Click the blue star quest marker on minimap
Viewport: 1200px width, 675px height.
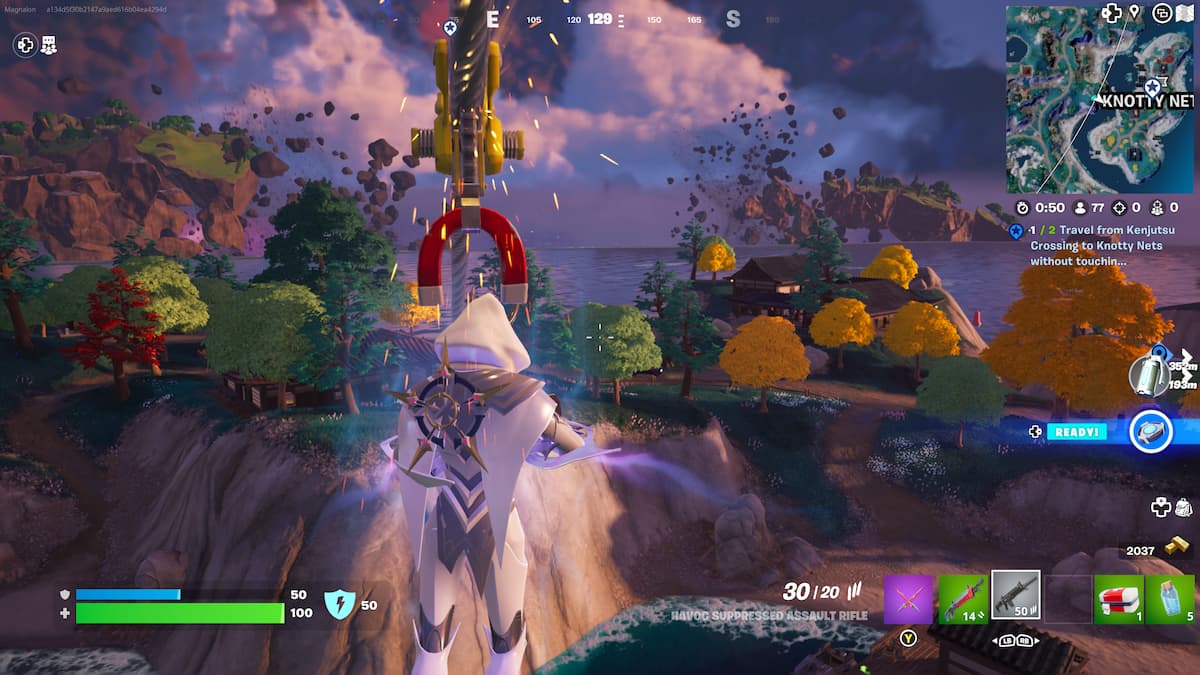tap(1153, 88)
